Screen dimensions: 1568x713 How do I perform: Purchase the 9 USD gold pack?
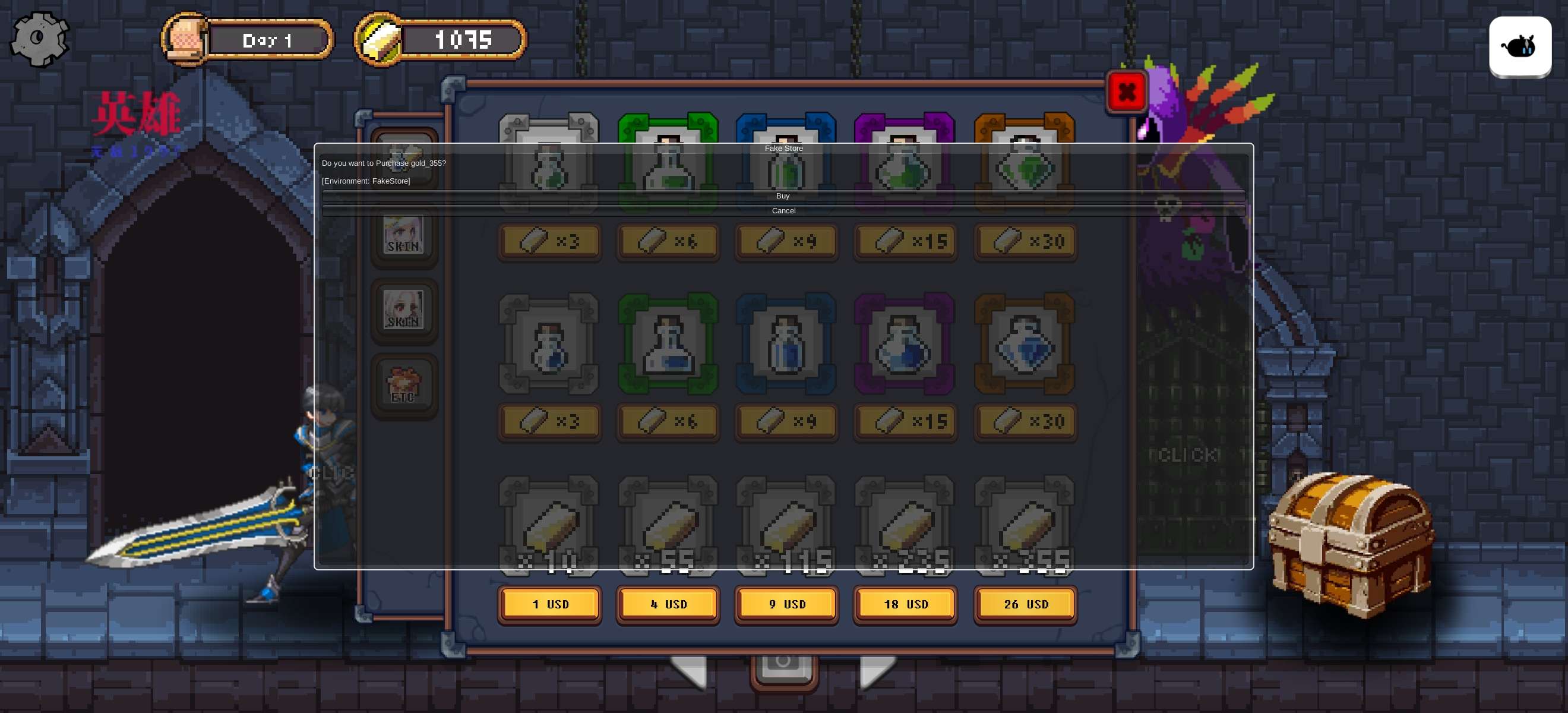coord(786,604)
